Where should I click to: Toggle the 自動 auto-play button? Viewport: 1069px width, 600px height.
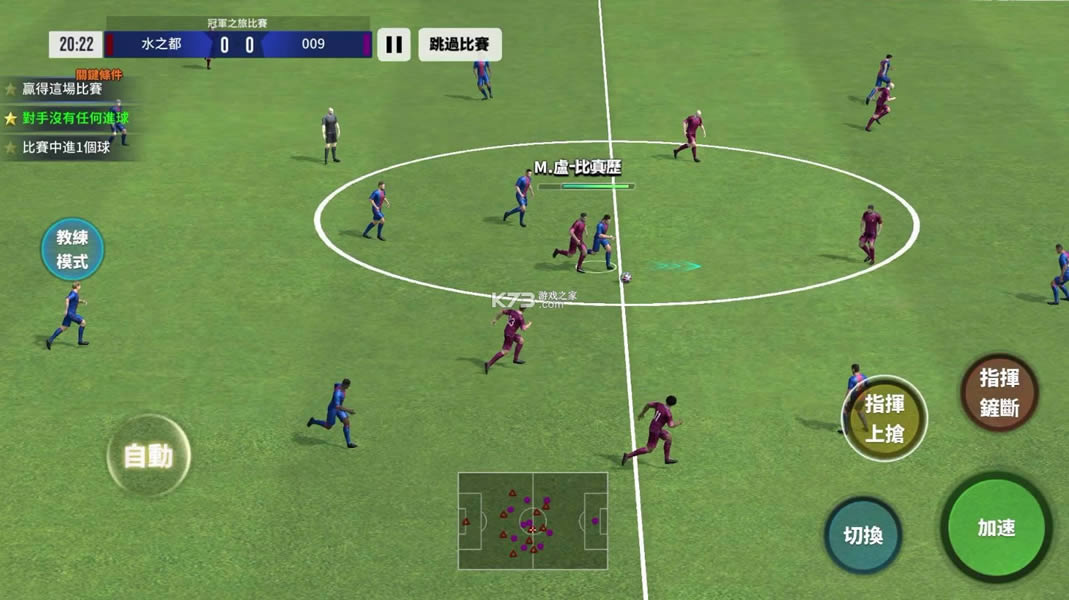[148, 456]
